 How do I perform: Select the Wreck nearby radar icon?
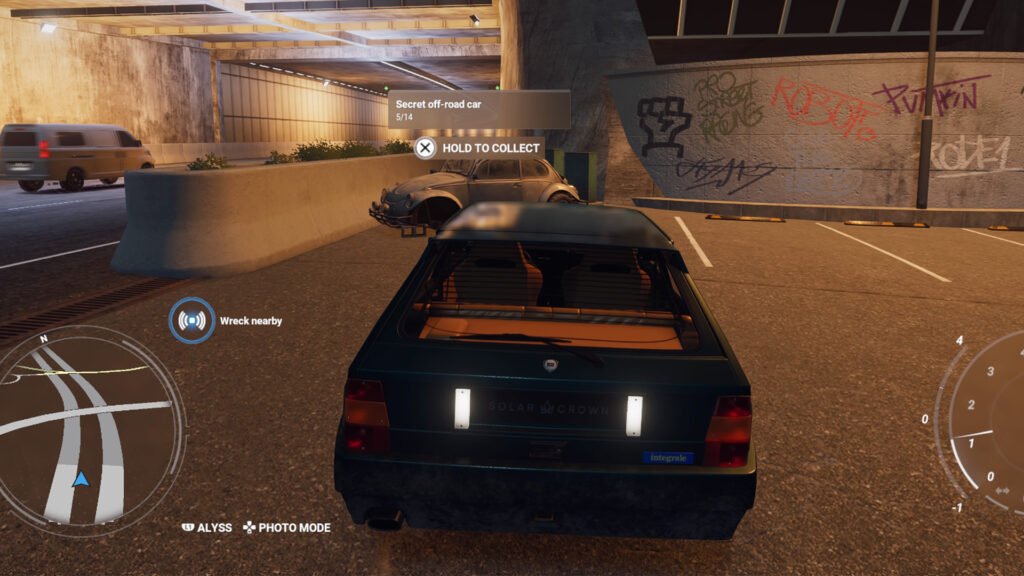191,321
